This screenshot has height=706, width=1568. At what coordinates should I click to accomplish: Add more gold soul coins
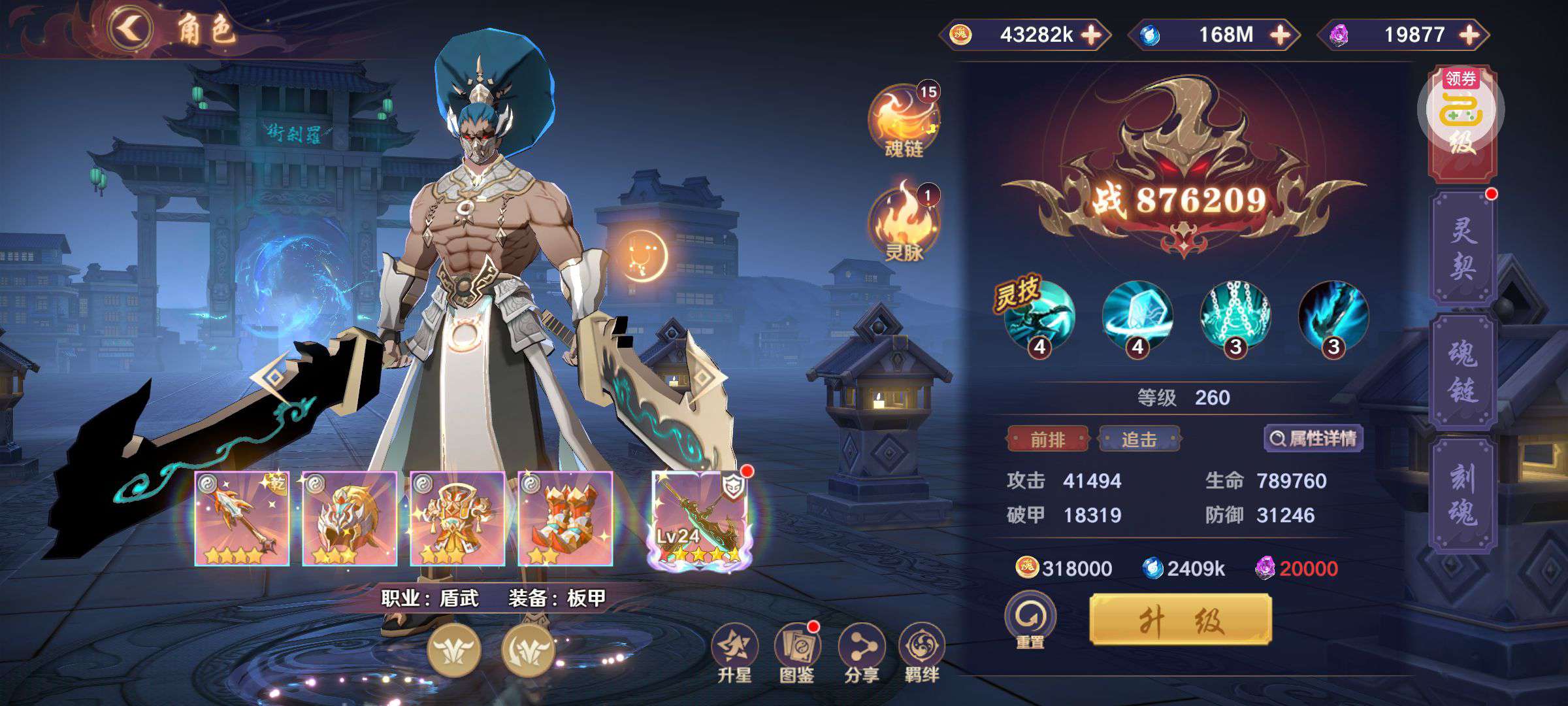pyautogui.click(x=1092, y=35)
